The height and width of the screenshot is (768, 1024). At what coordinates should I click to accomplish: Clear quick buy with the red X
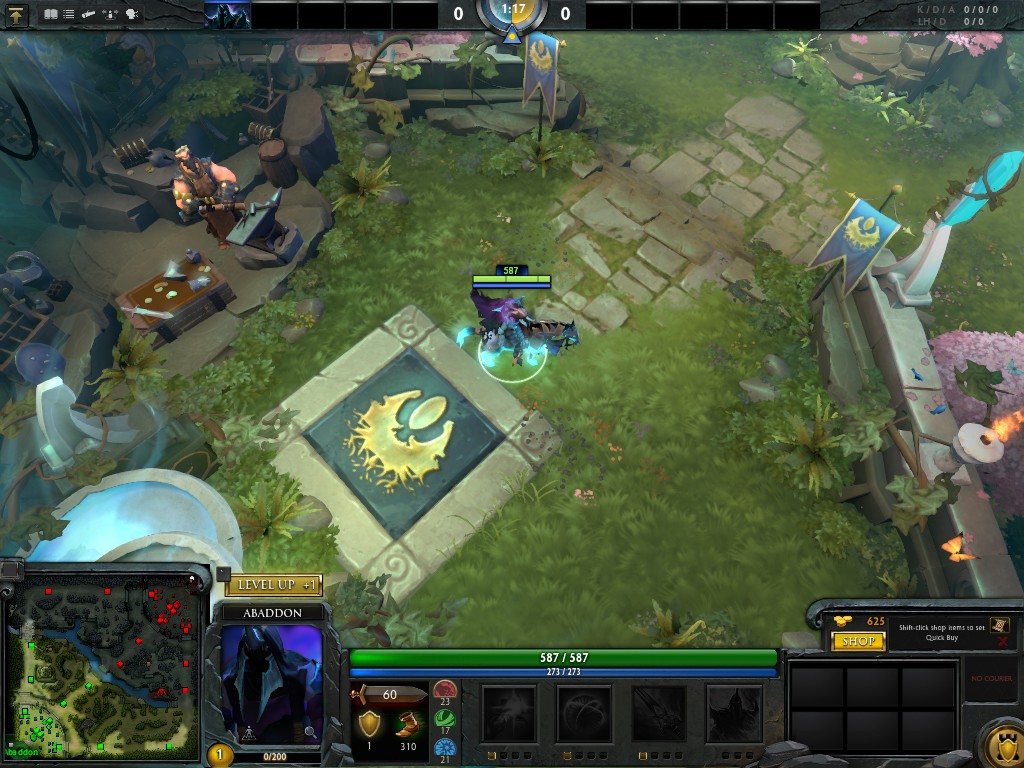click(x=1002, y=640)
